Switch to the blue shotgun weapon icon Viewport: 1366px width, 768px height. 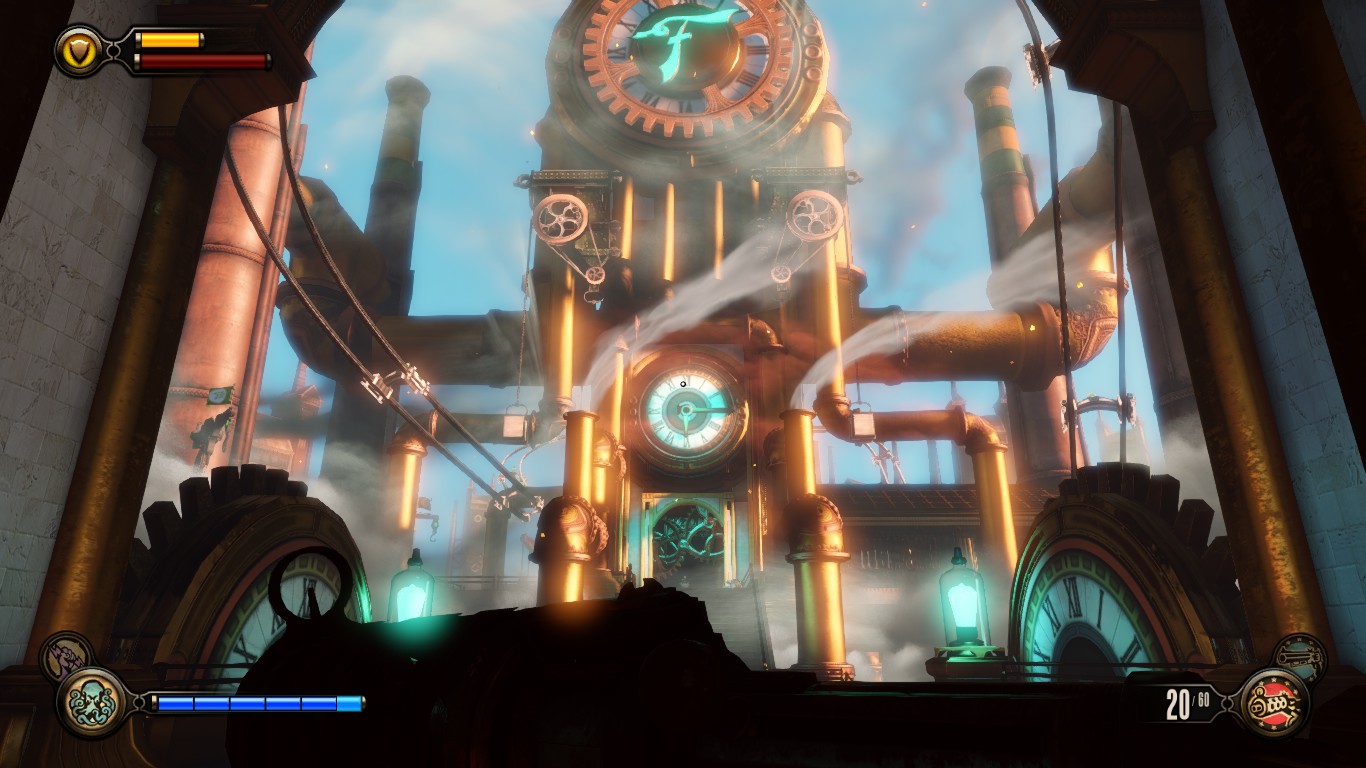pos(1301,657)
